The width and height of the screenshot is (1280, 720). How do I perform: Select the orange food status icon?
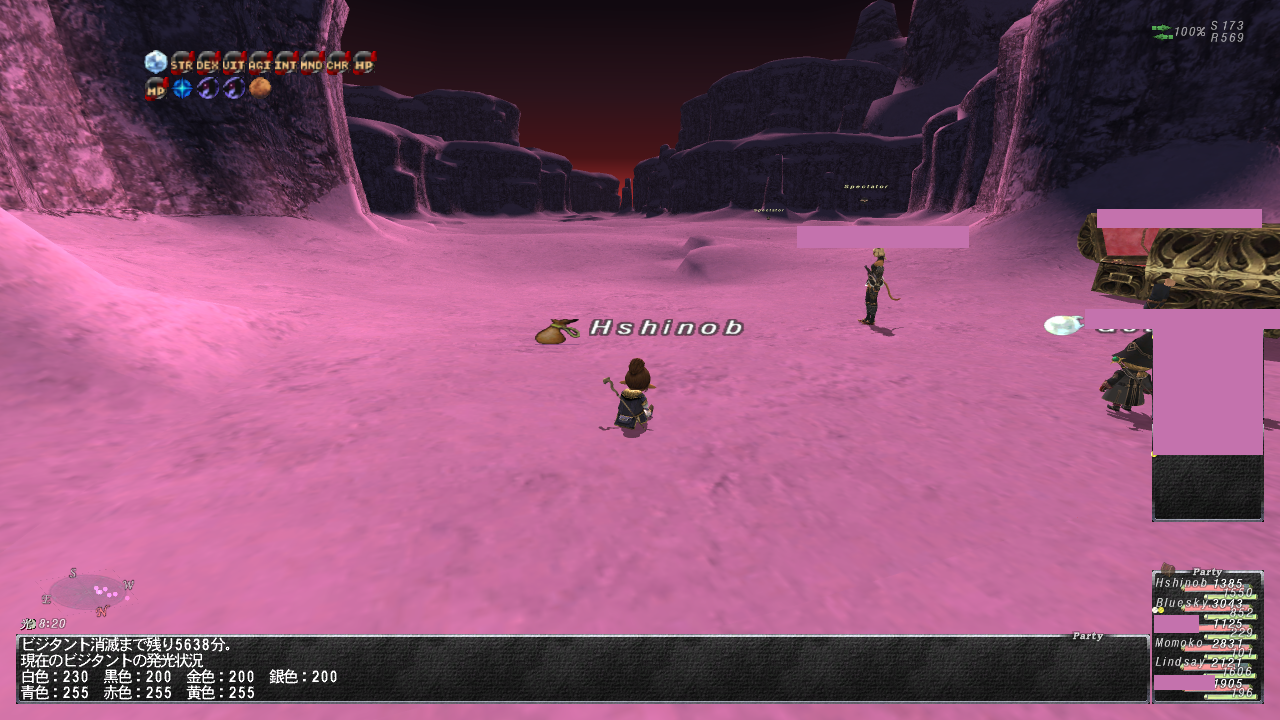[260, 88]
